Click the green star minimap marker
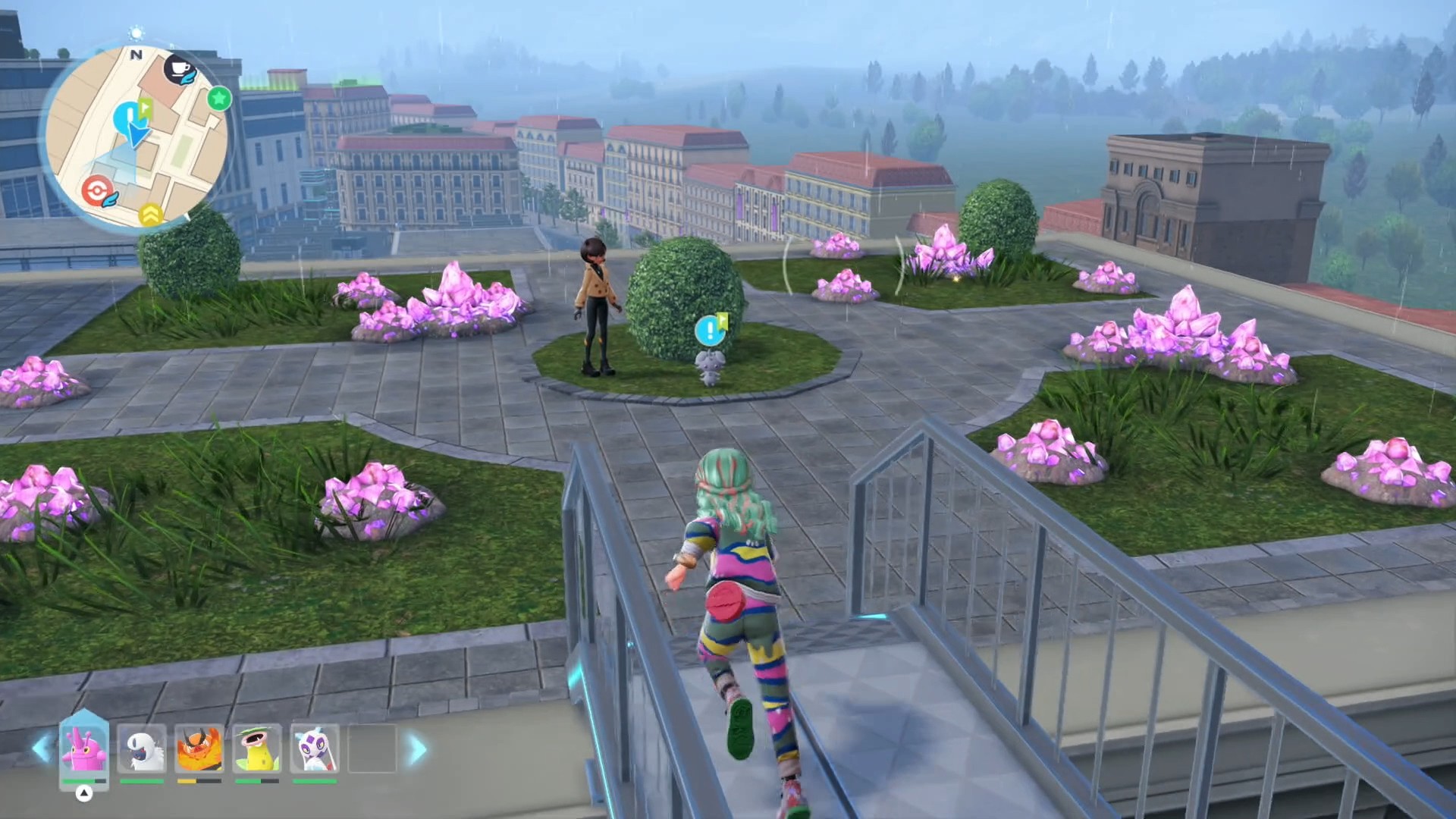The height and width of the screenshot is (819, 1456). [x=219, y=98]
